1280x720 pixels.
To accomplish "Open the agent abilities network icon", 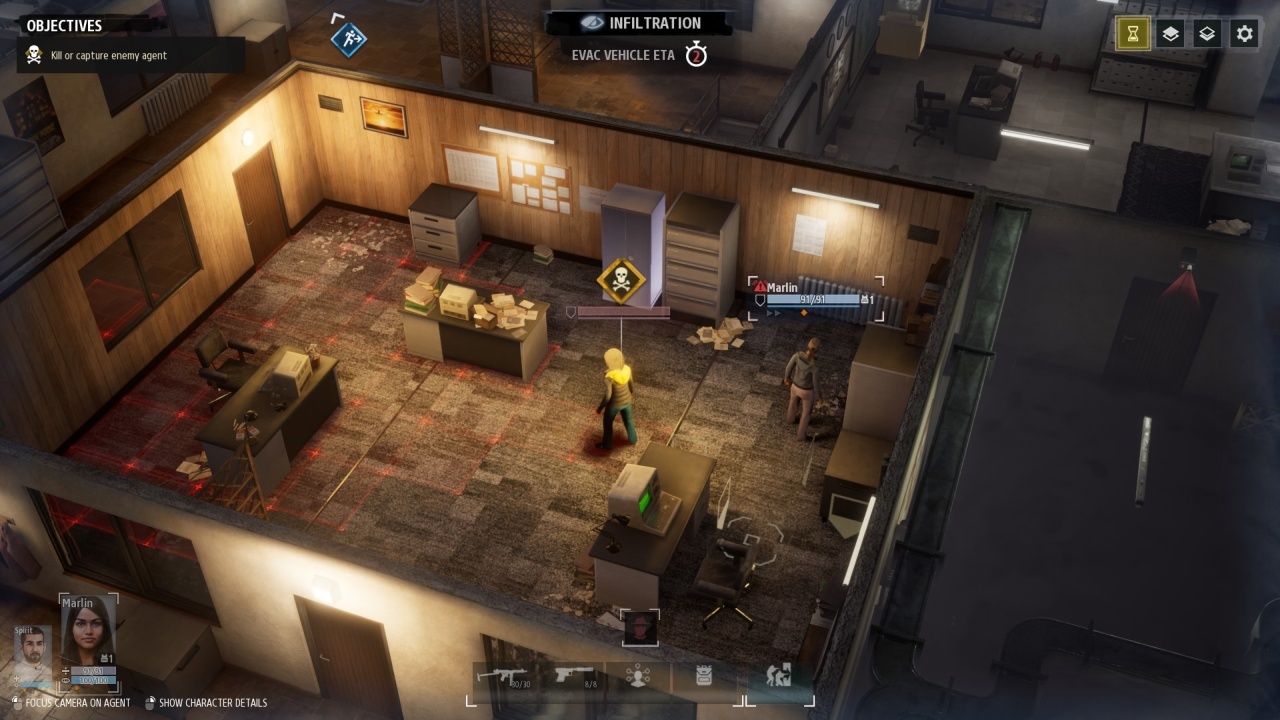I will (638, 677).
